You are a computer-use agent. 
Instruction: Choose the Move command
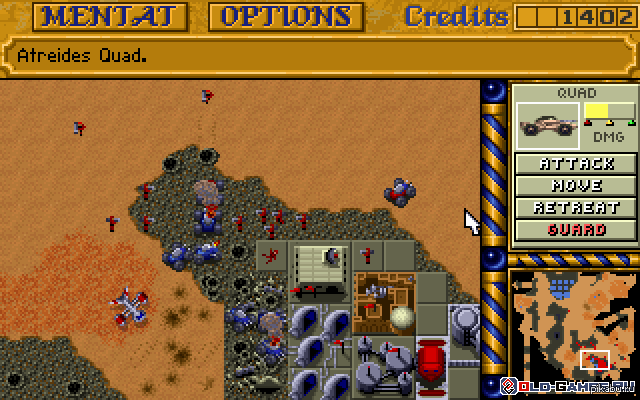coord(576,186)
